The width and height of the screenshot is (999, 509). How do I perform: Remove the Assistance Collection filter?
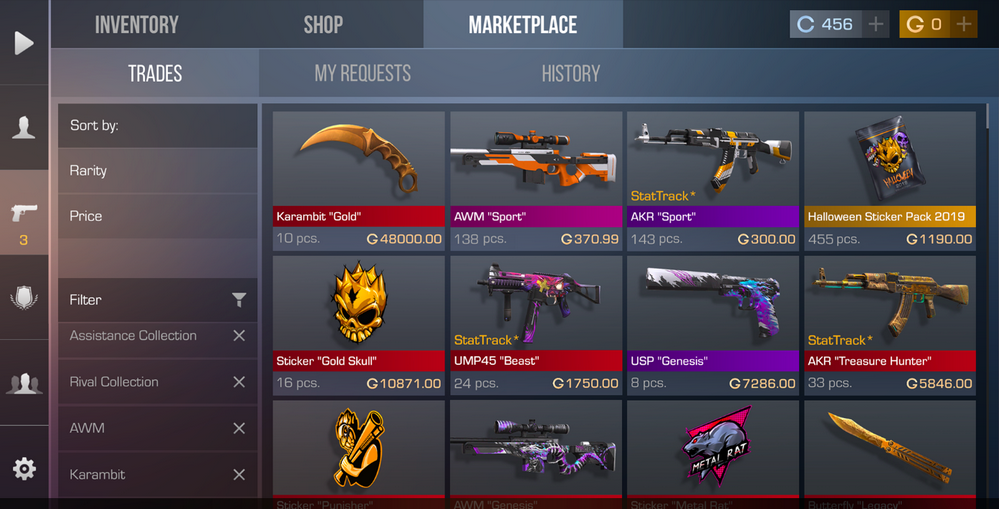click(x=239, y=336)
